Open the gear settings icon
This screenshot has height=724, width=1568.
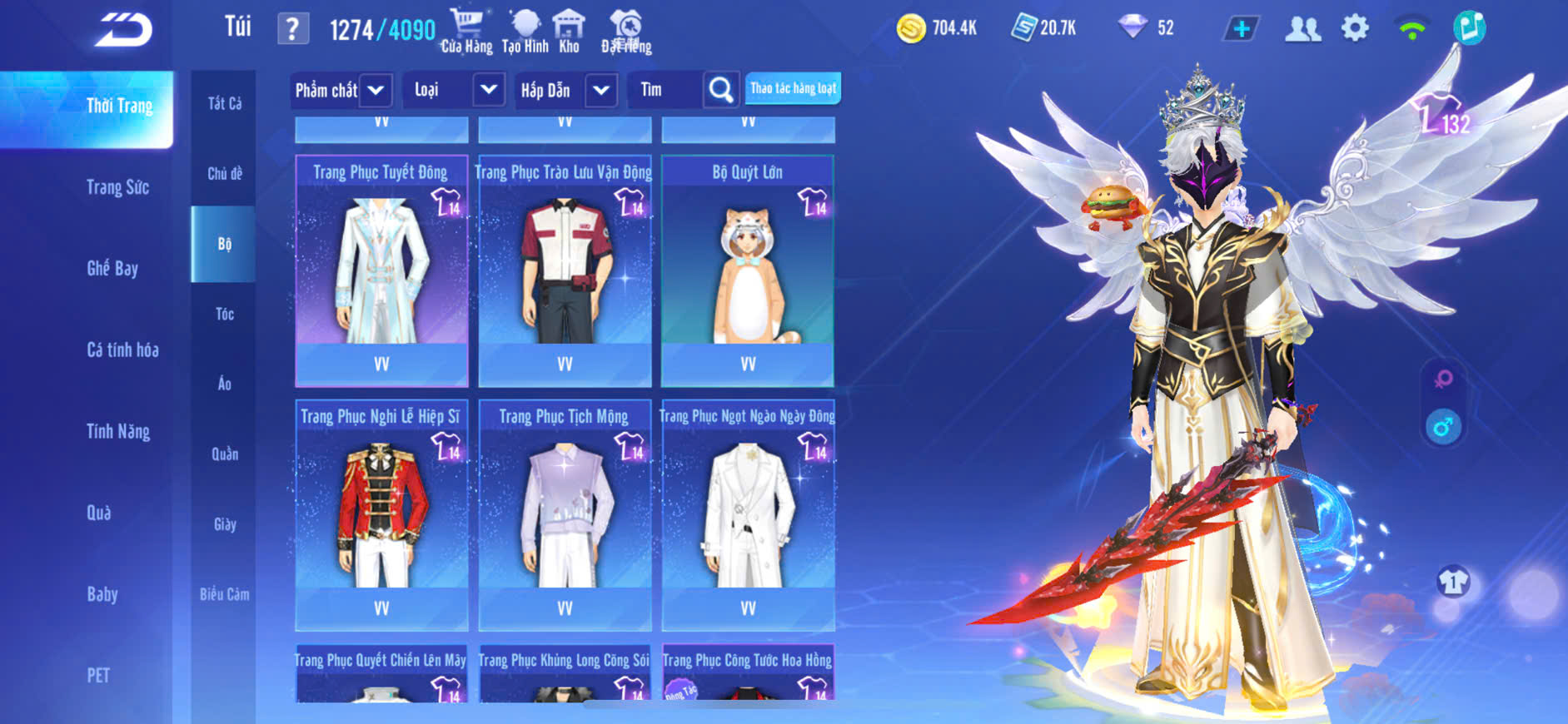pyautogui.click(x=1355, y=29)
